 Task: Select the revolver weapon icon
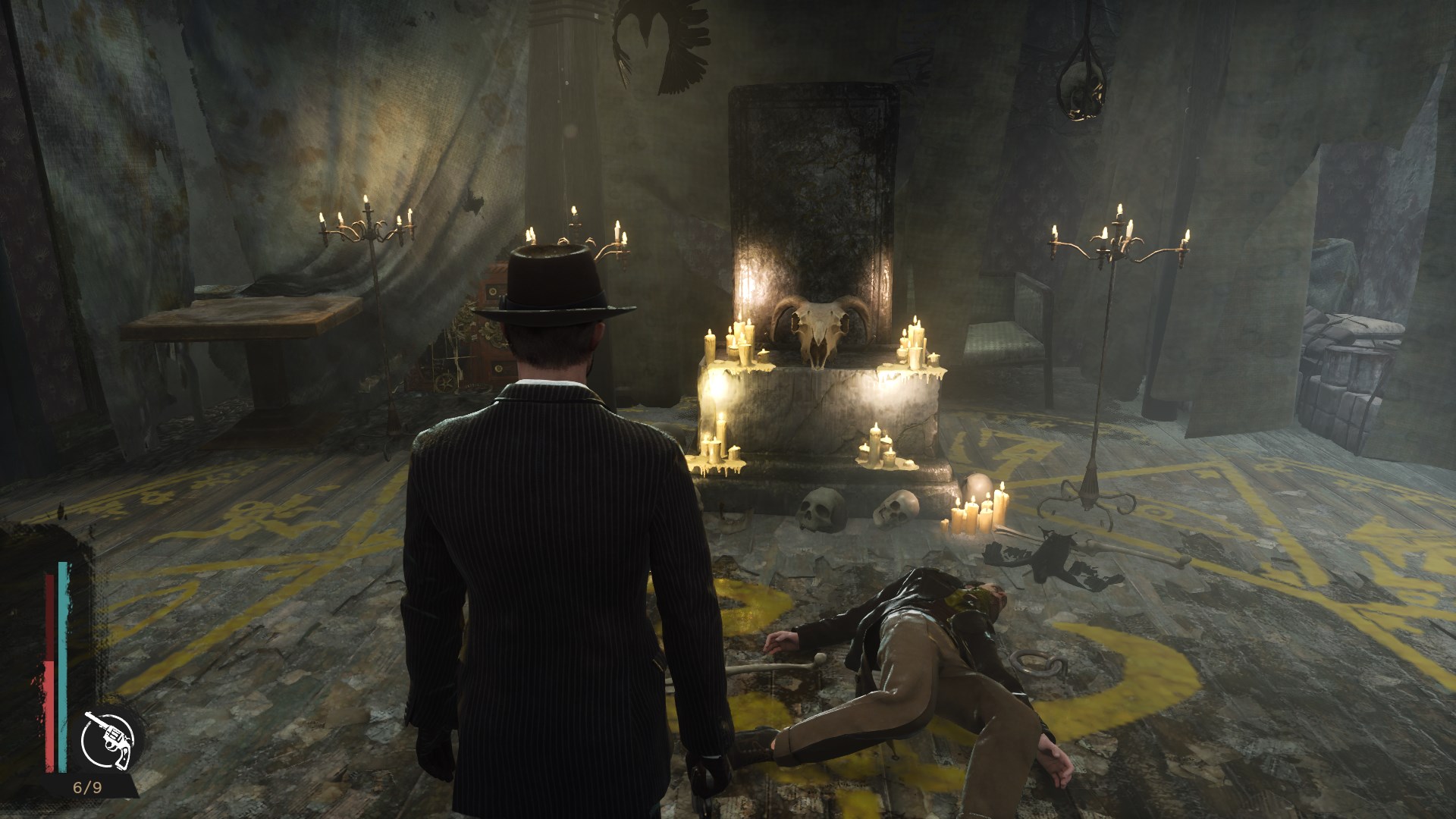click(108, 739)
